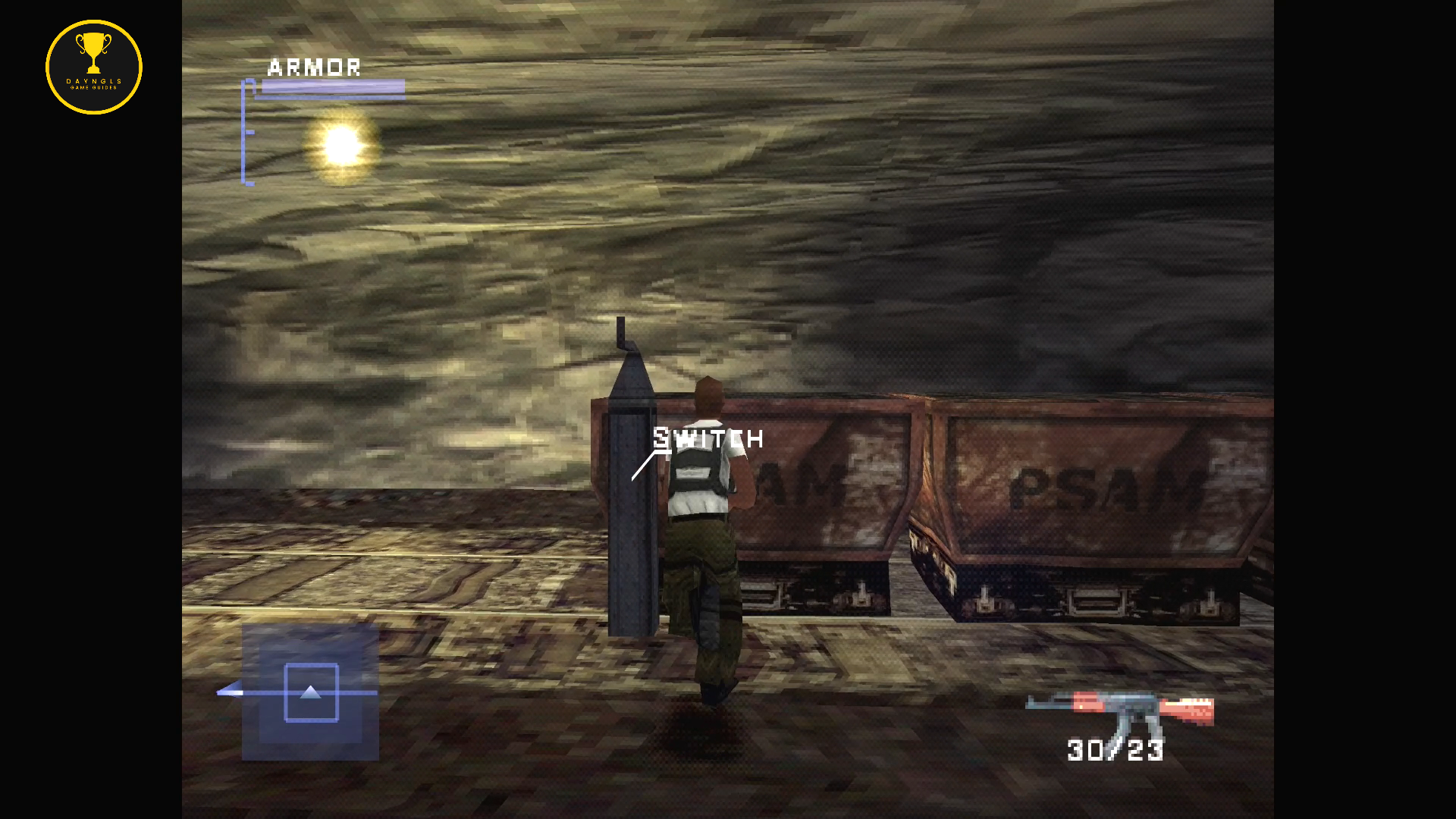Click the Daynglis Game Guides trophy logo
Viewport: 1456px width, 819px height.
pyautogui.click(x=94, y=67)
